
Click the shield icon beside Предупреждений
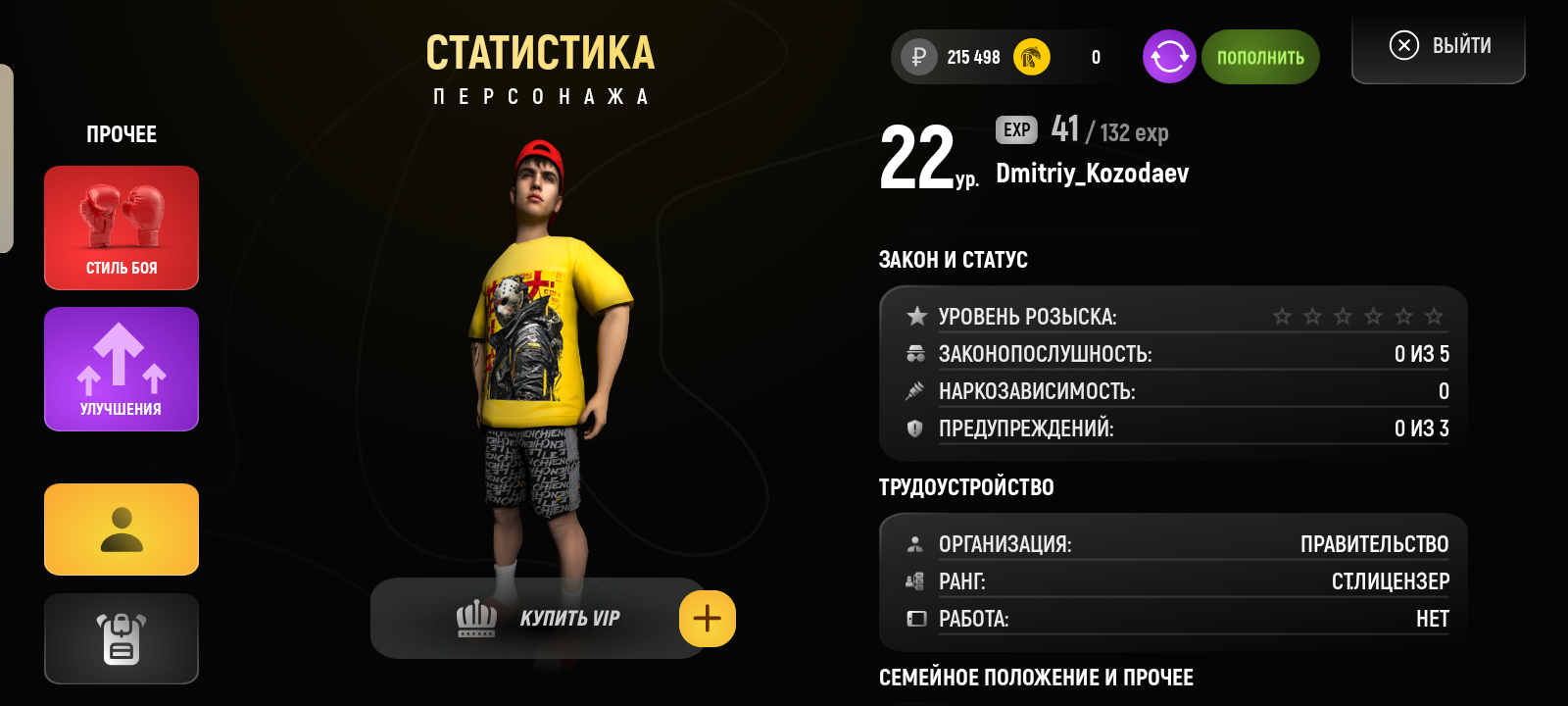point(917,429)
